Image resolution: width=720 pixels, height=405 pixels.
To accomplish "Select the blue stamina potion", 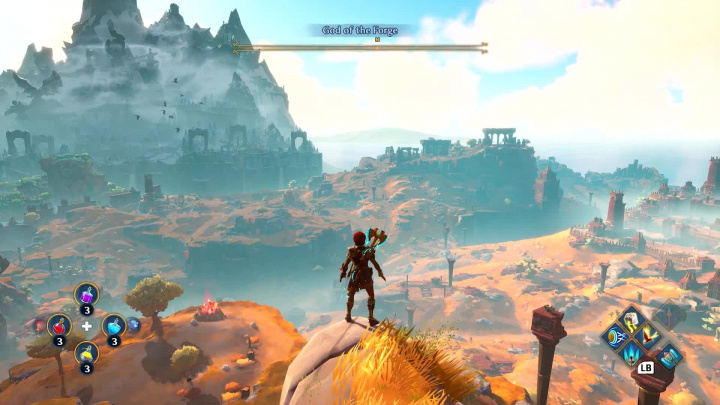I will point(113,325).
